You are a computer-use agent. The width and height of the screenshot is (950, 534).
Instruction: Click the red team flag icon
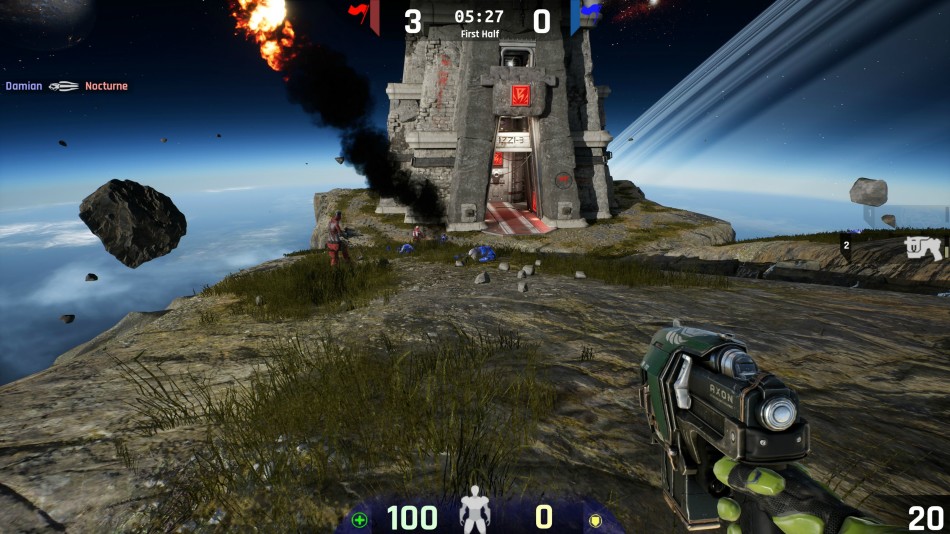pos(358,12)
